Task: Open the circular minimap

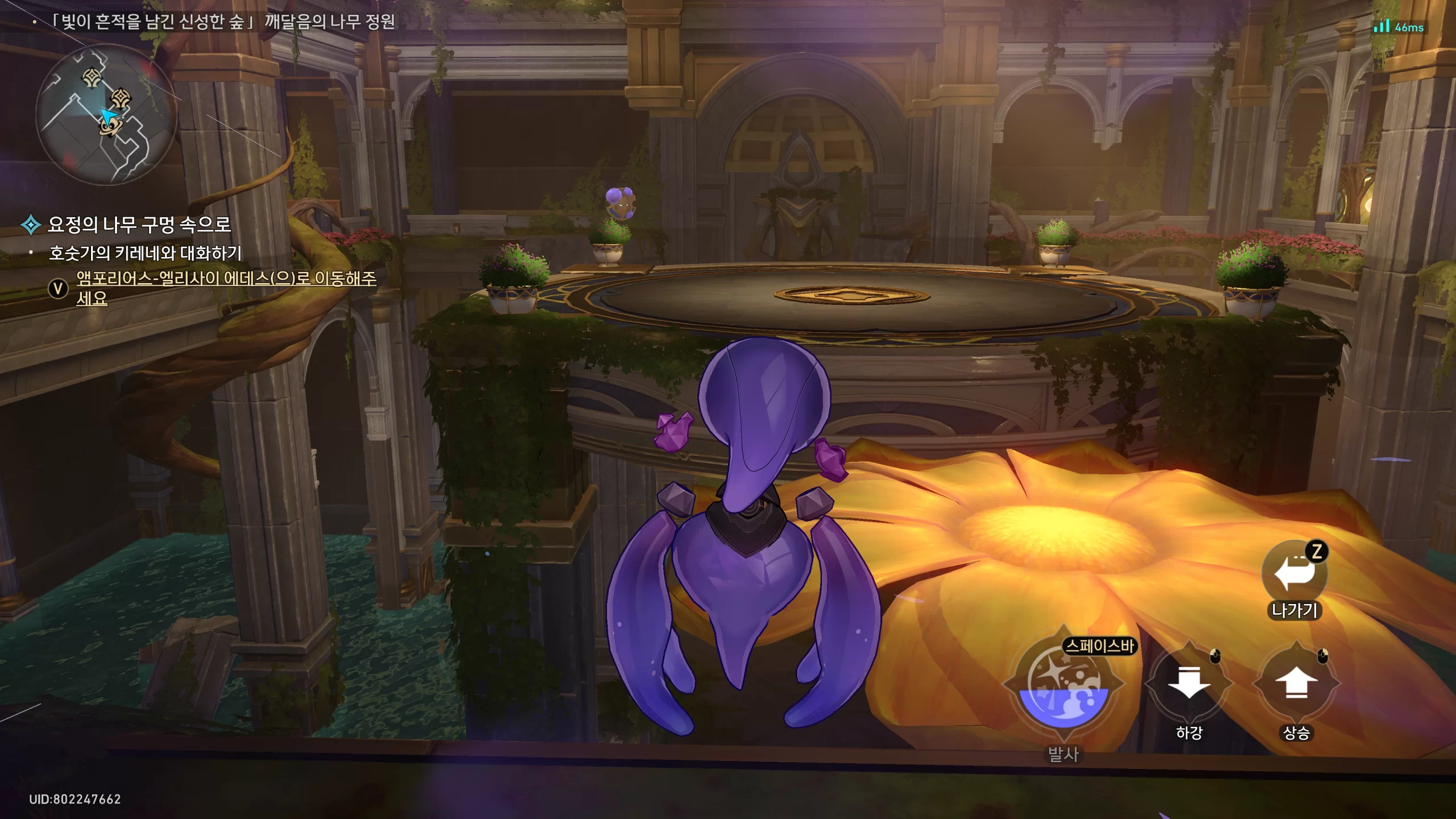Action: click(106, 115)
